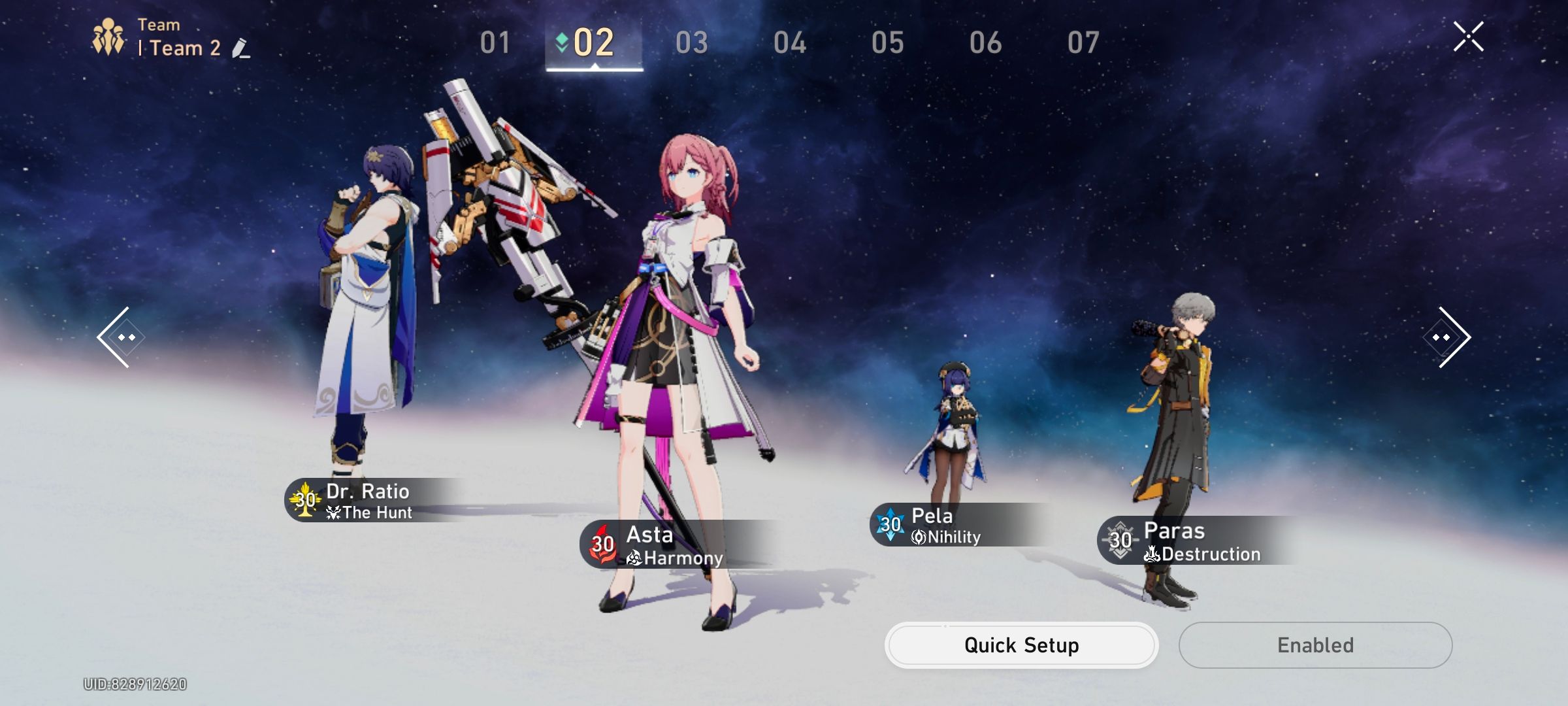The width and height of the screenshot is (1568, 706).
Task: Close the team setup screen
Action: 1467,37
